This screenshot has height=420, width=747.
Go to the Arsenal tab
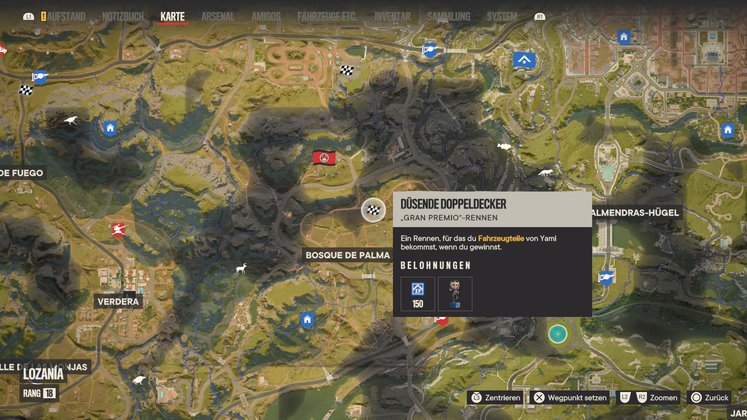tap(218, 17)
